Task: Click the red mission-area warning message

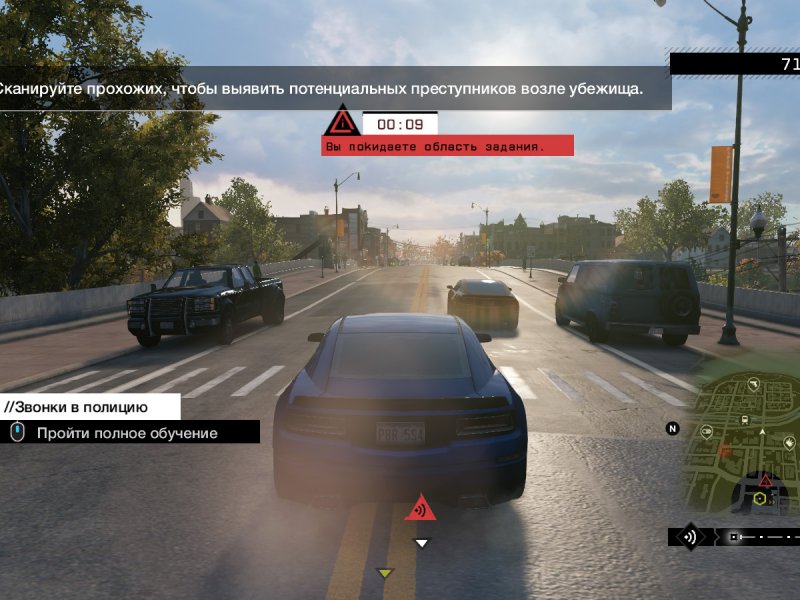Action: [447, 146]
